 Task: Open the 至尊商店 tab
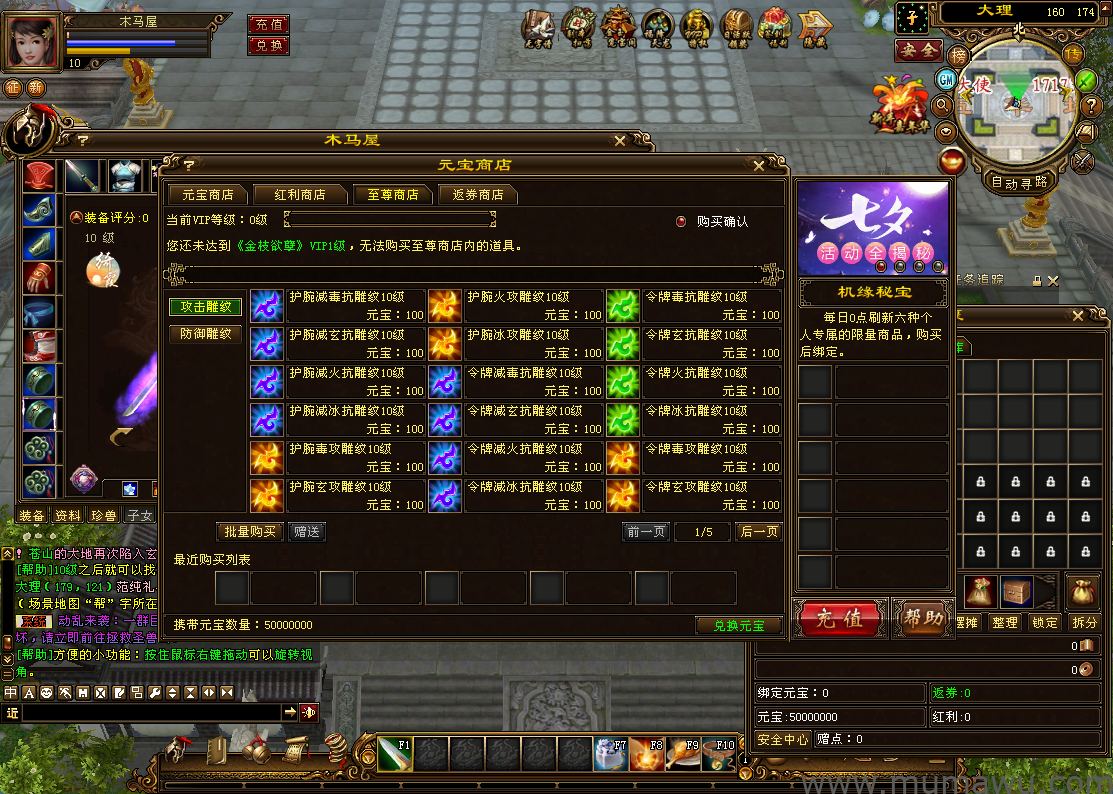392,194
